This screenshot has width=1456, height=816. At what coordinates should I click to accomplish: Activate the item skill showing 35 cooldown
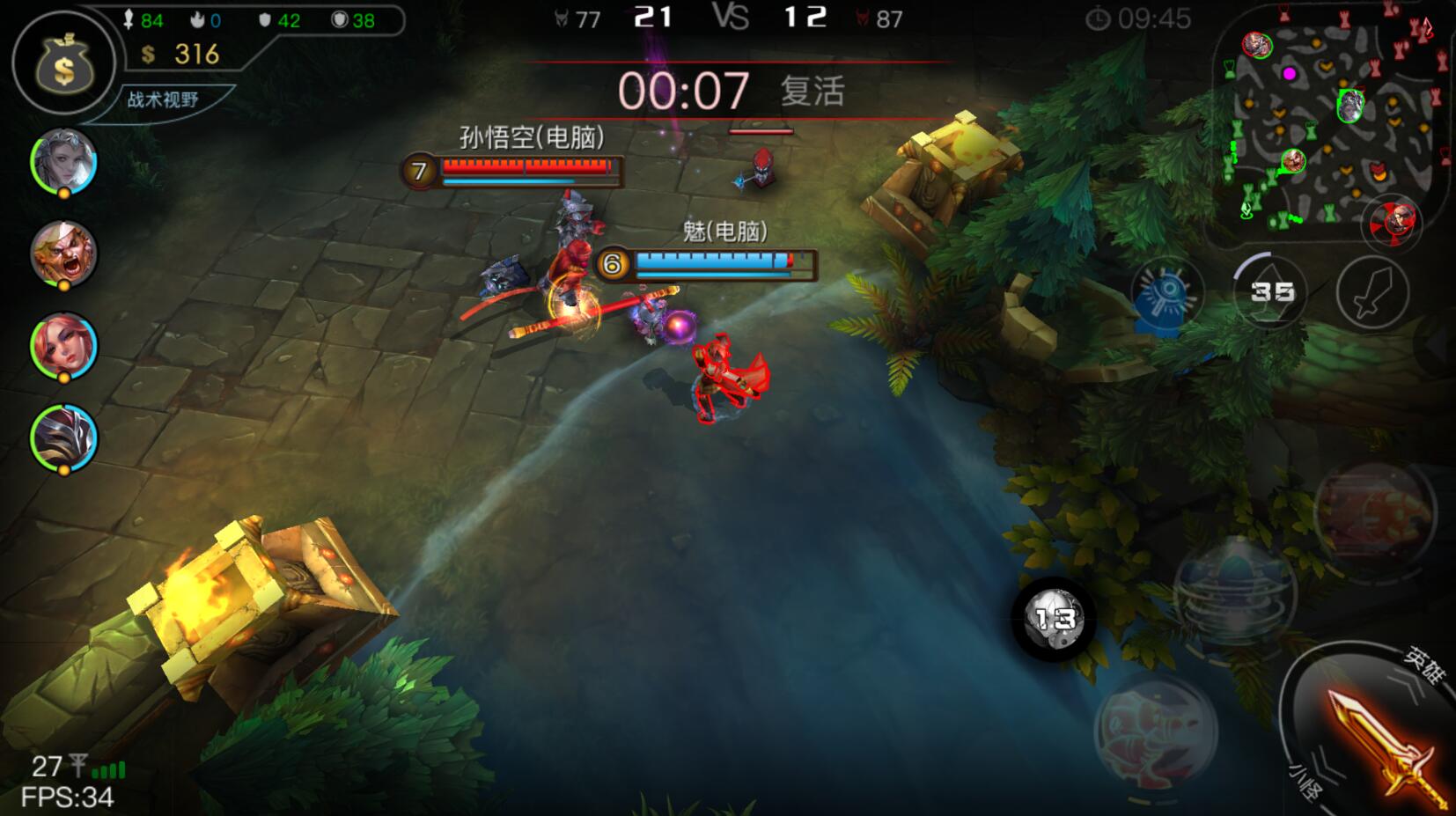coord(1270,291)
